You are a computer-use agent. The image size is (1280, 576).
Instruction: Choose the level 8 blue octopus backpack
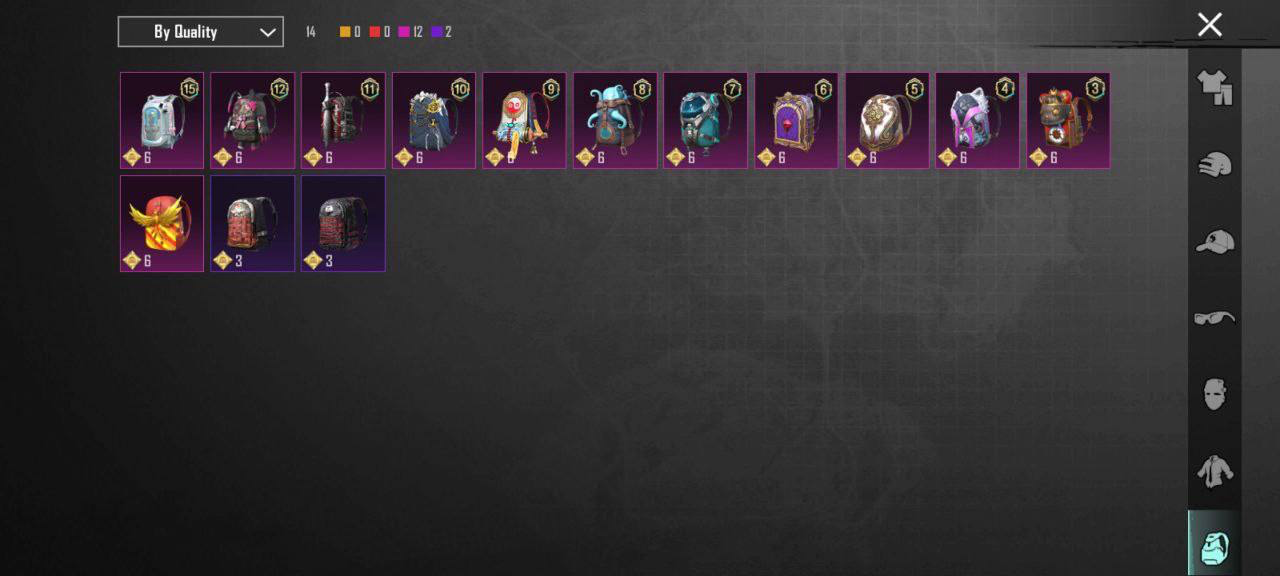click(x=615, y=120)
